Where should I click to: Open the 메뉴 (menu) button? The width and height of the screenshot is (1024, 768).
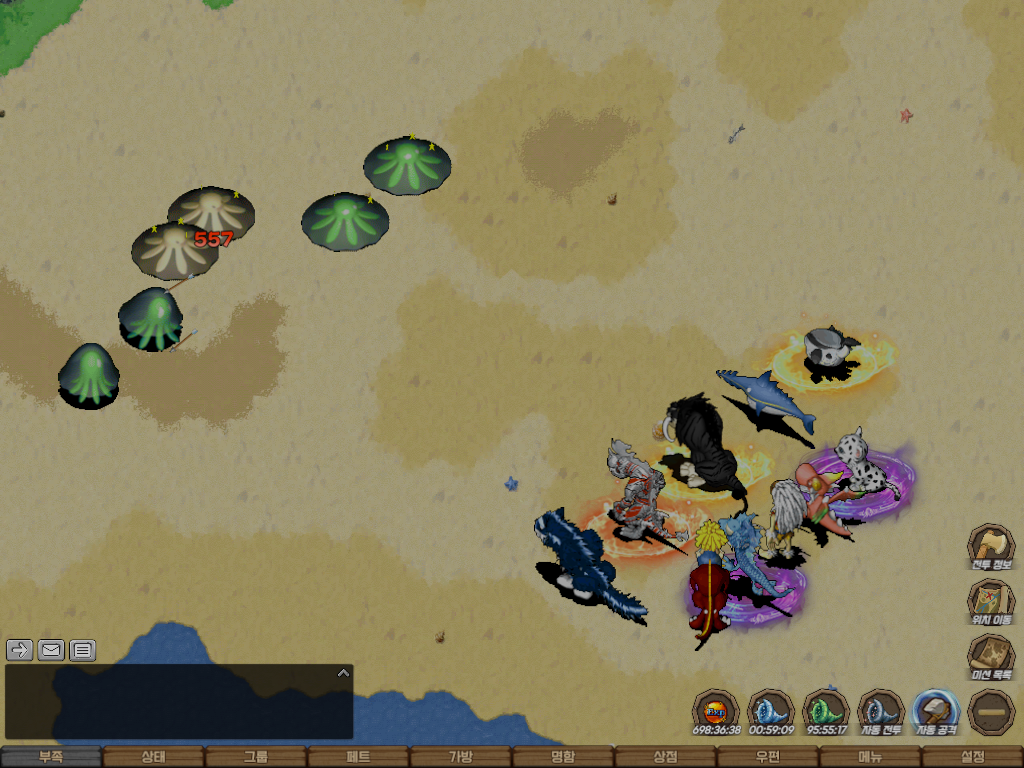[x=870, y=757]
